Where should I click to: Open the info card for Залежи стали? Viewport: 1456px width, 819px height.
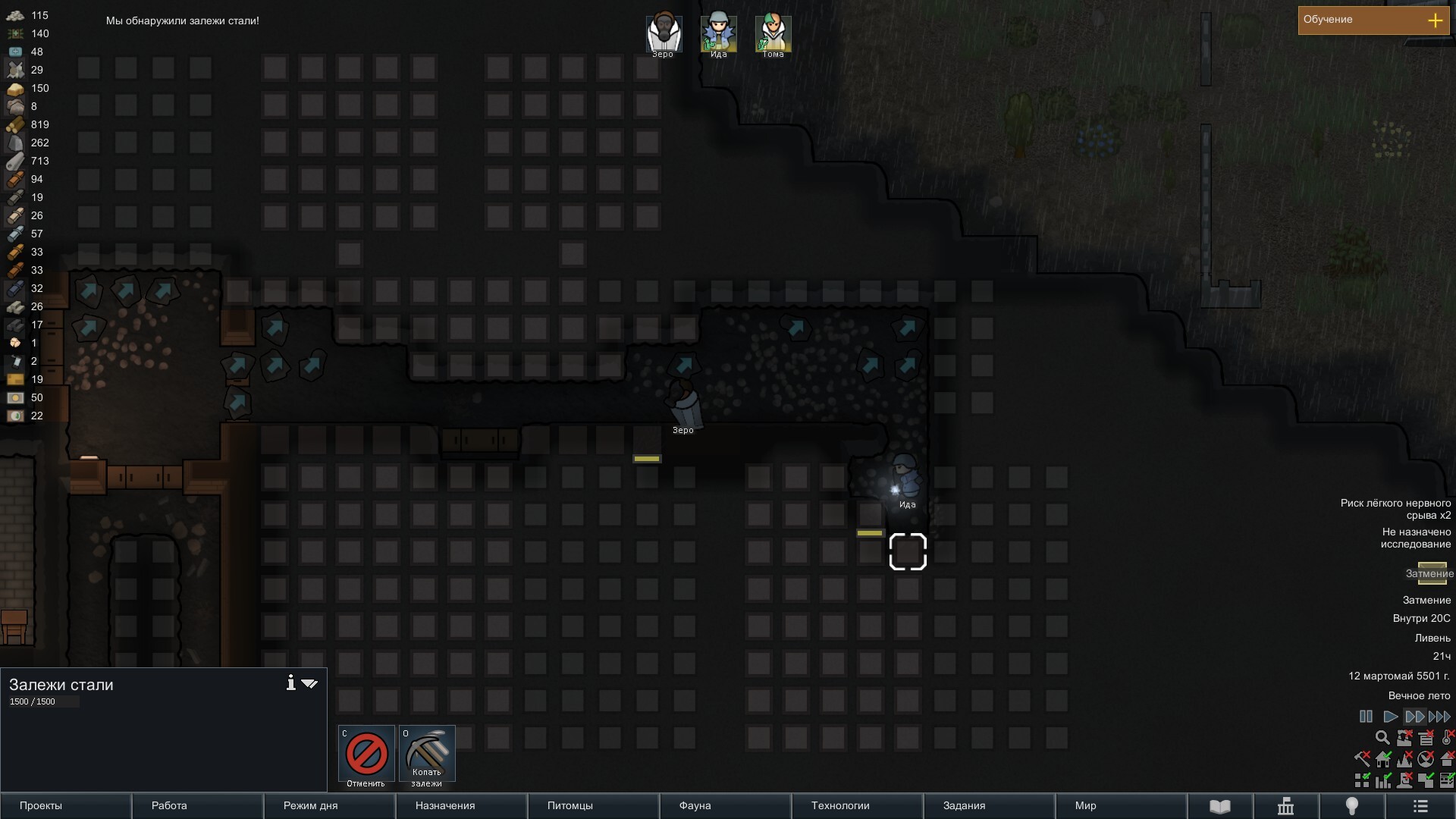click(x=290, y=683)
